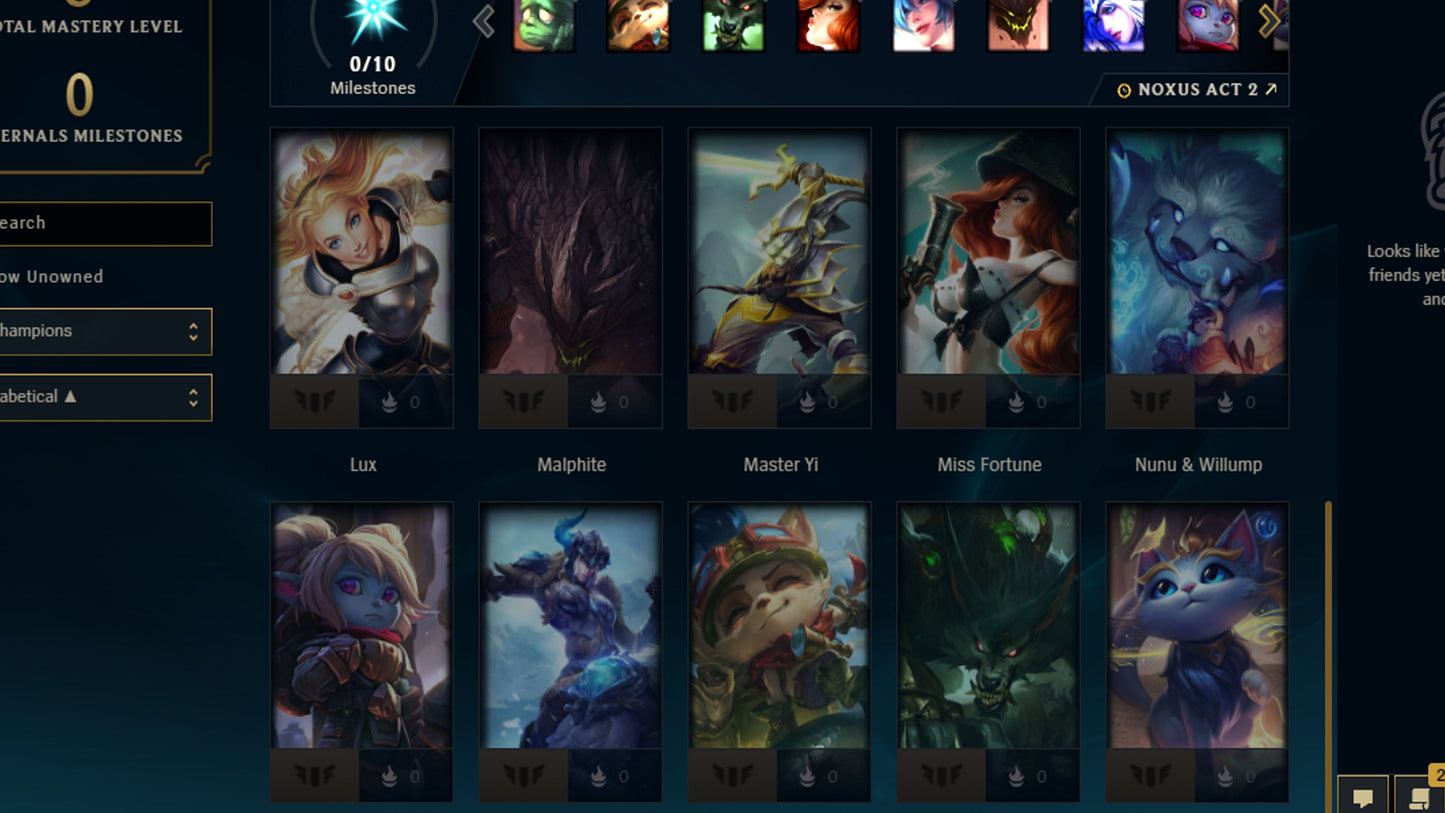Click the Eternals flame icon on Yuumi's card
The image size is (1445, 813).
point(1225,775)
